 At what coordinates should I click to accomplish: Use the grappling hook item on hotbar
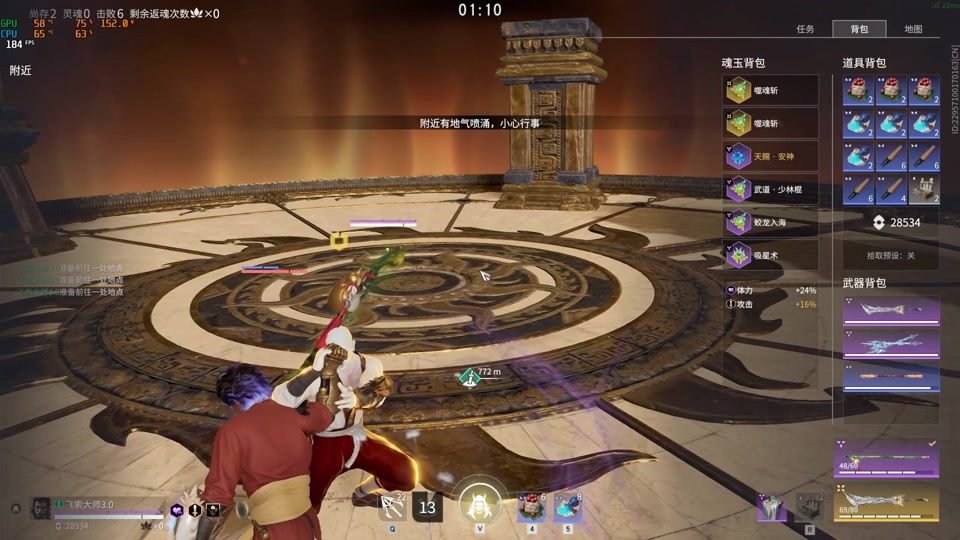[x=391, y=507]
